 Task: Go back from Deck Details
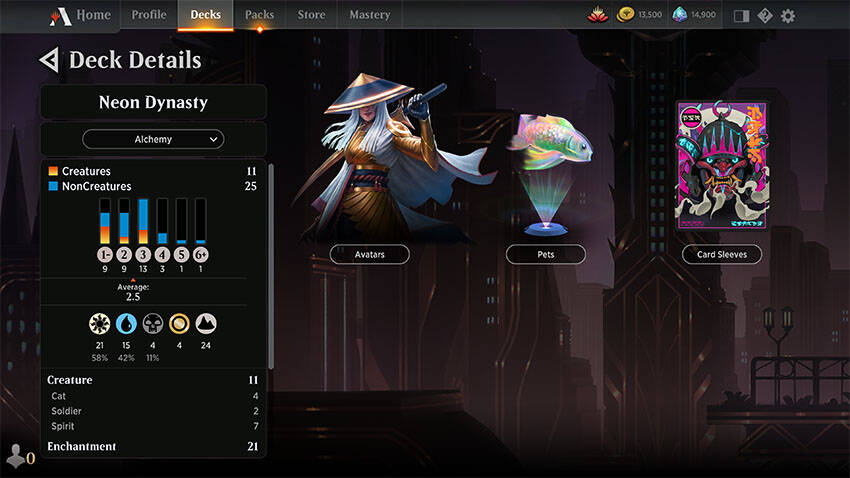(47, 60)
